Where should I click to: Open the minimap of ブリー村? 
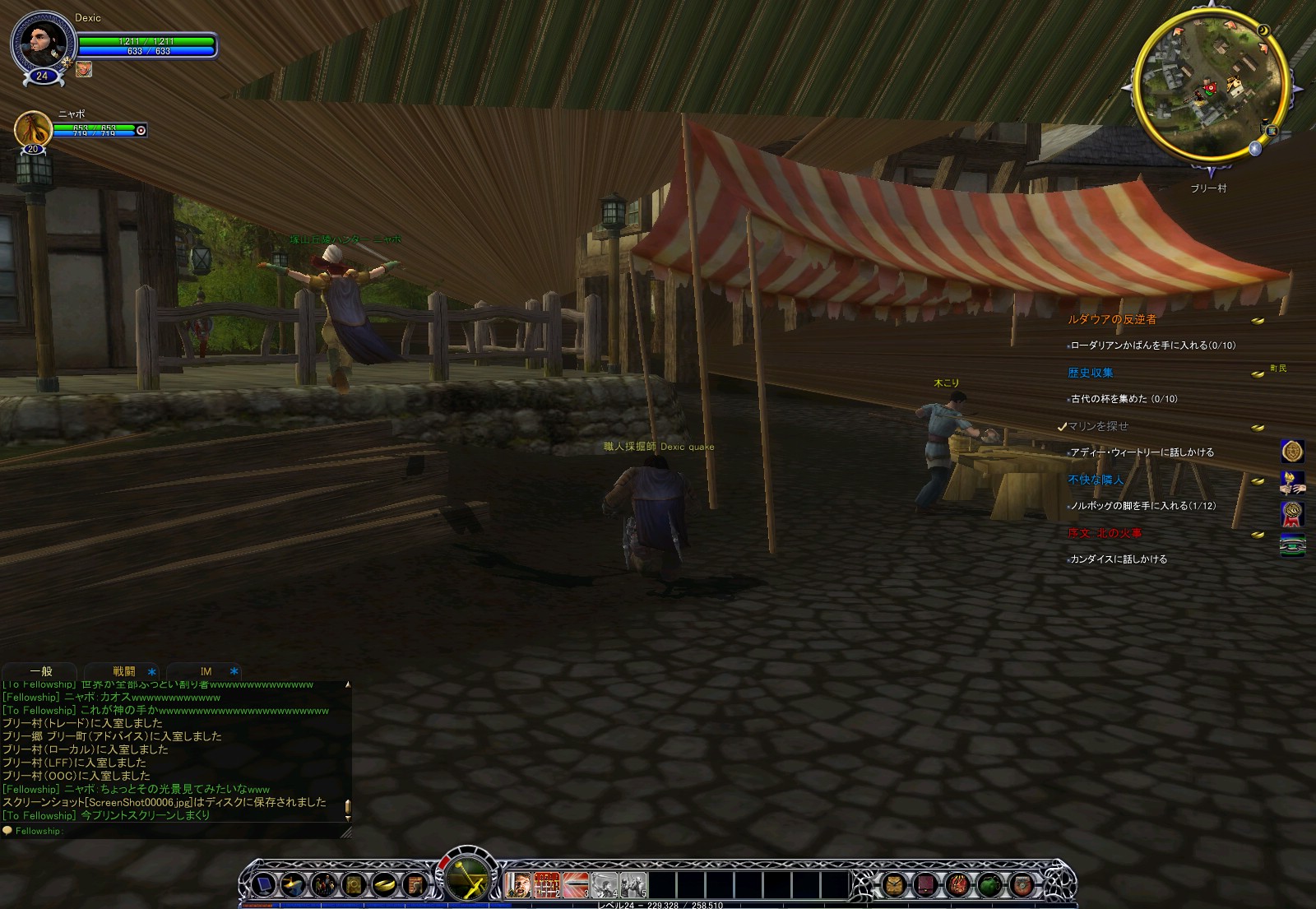(x=1209, y=86)
